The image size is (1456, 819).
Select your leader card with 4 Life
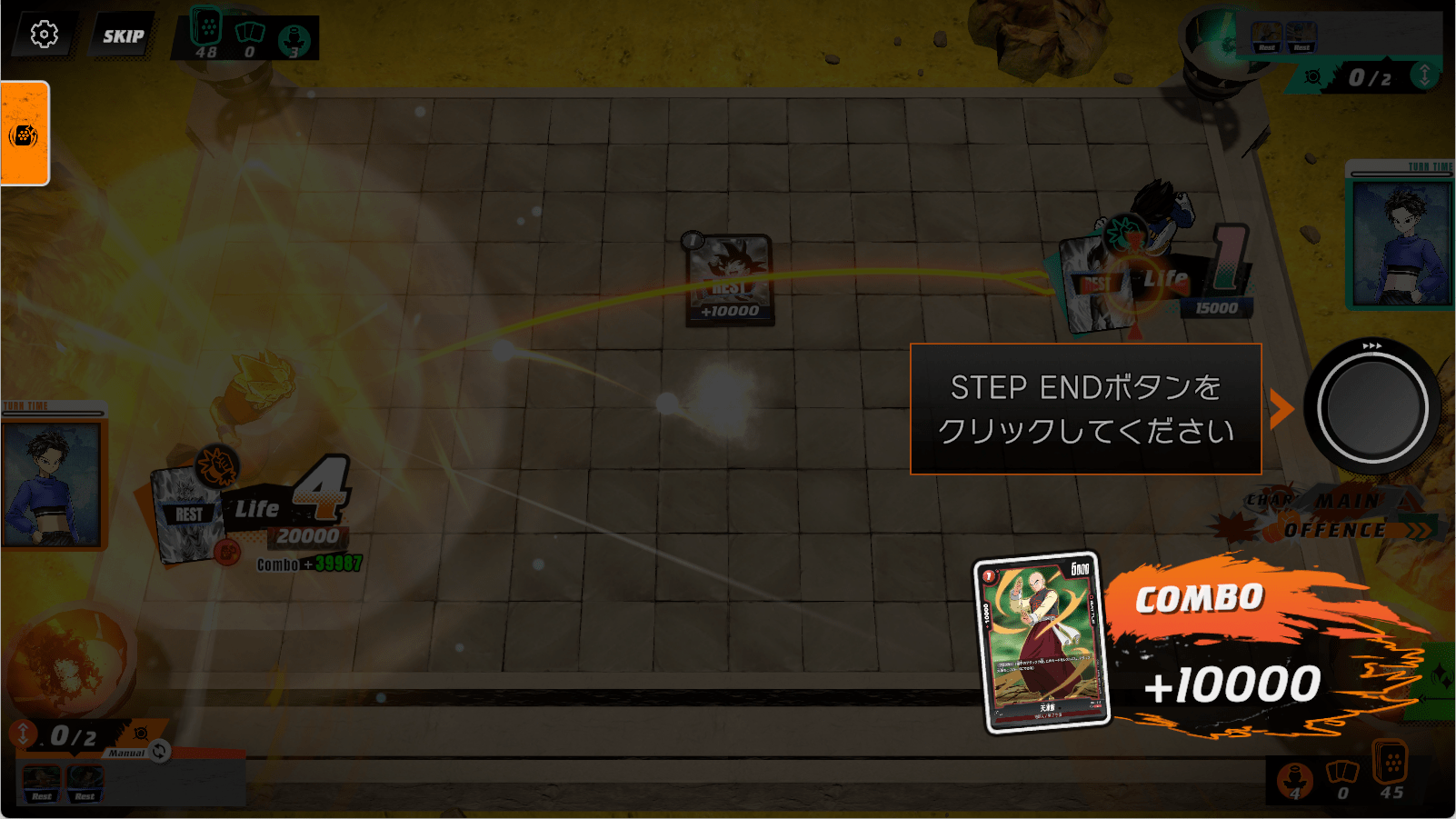(x=189, y=514)
